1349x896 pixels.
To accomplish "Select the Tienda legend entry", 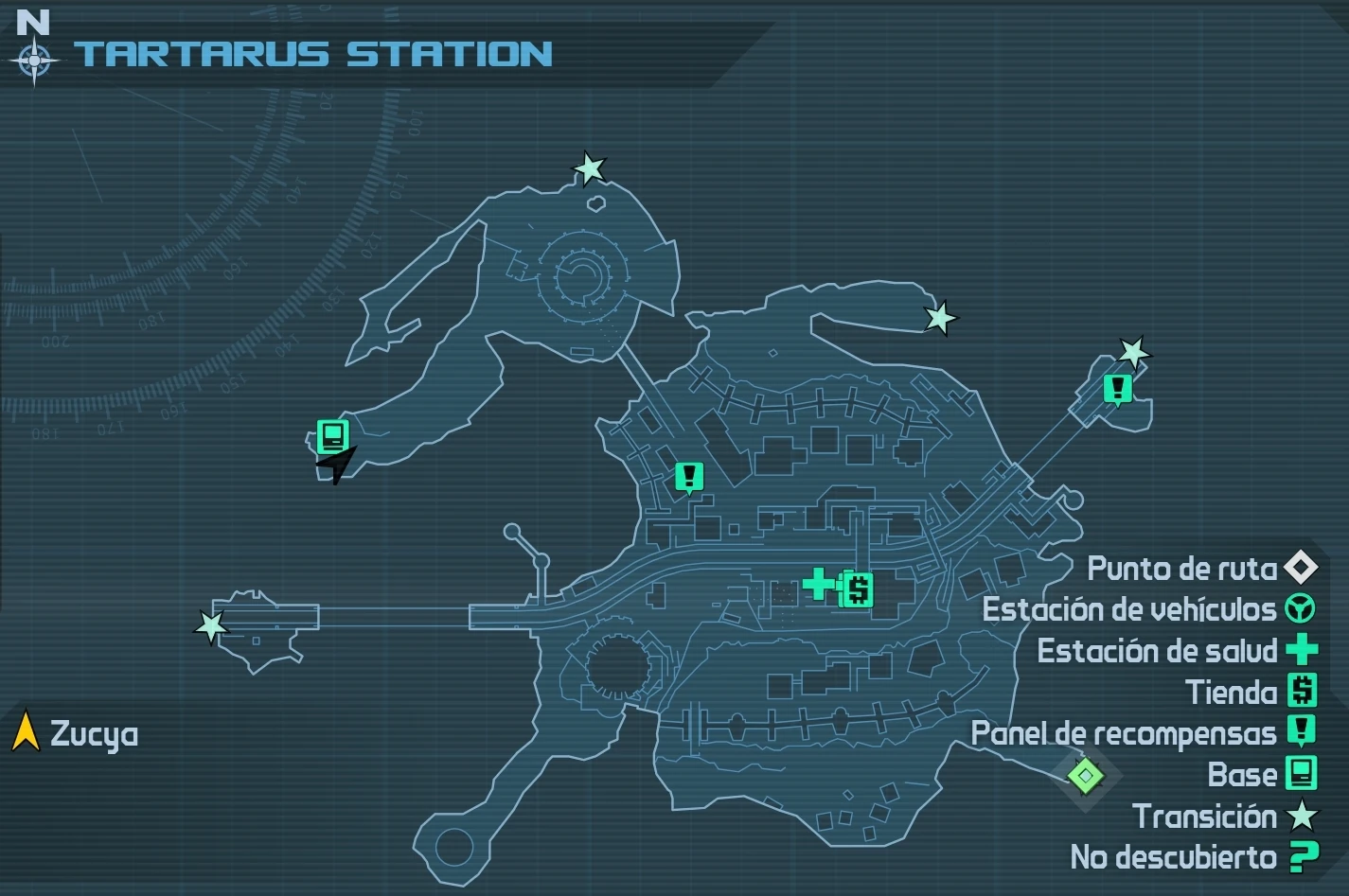I will pyautogui.click(x=1235, y=693).
